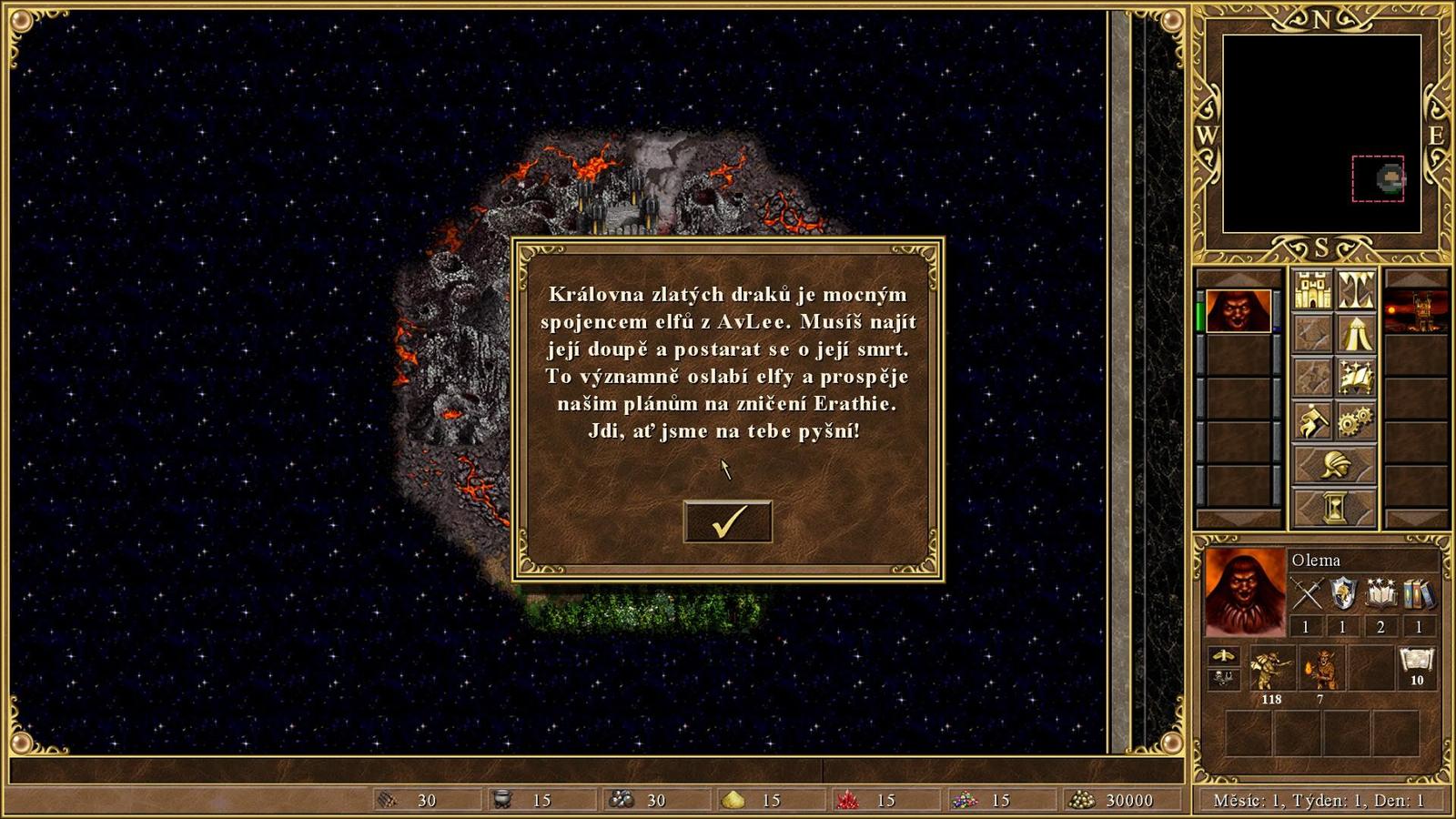
Task: Inspect the defense shield icon
Action: click(x=1343, y=592)
